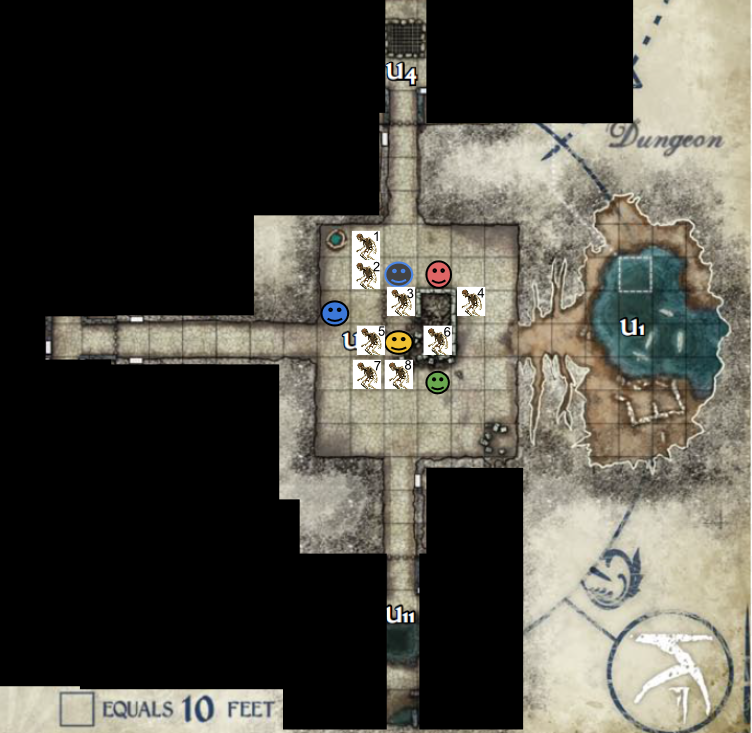Choose the green smiley player token

point(438,382)
